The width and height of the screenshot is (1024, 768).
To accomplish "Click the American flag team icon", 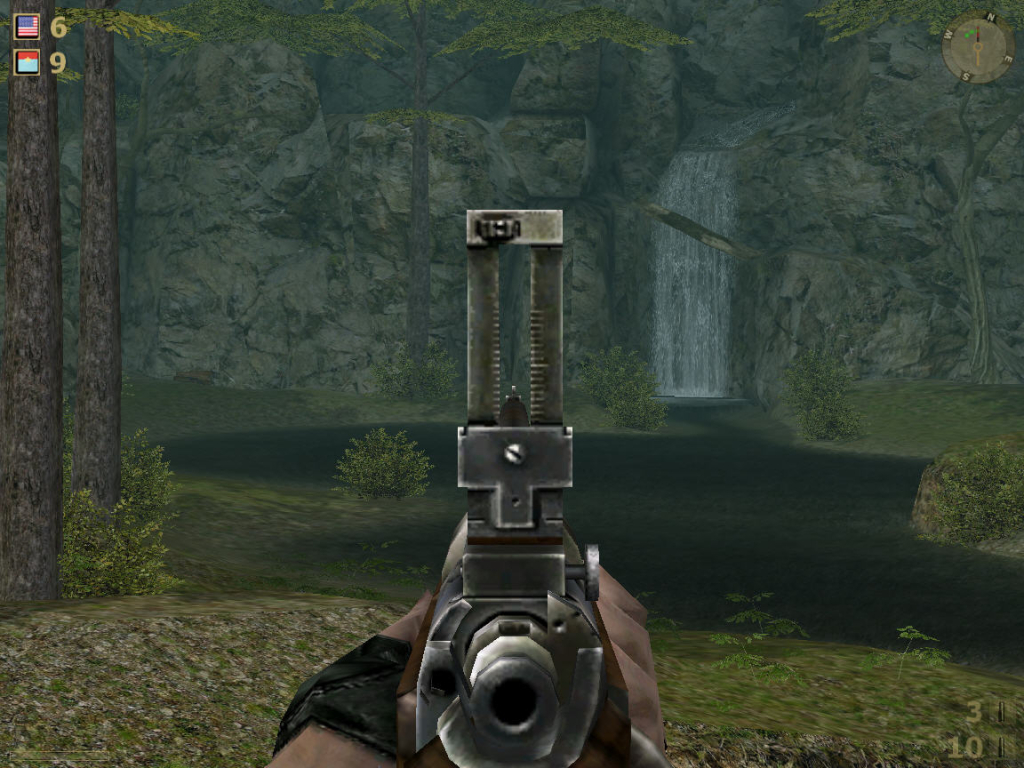I will pos(27,27).
